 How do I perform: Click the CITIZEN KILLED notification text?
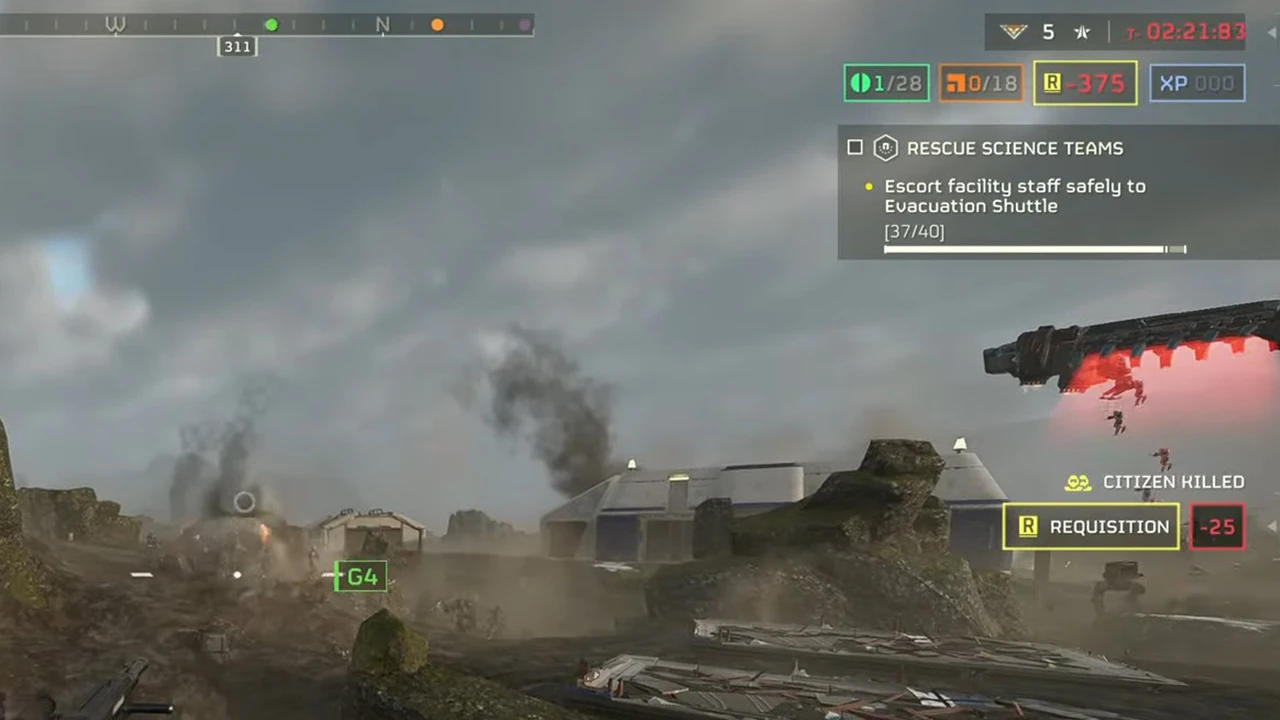tap(1173, 482)
